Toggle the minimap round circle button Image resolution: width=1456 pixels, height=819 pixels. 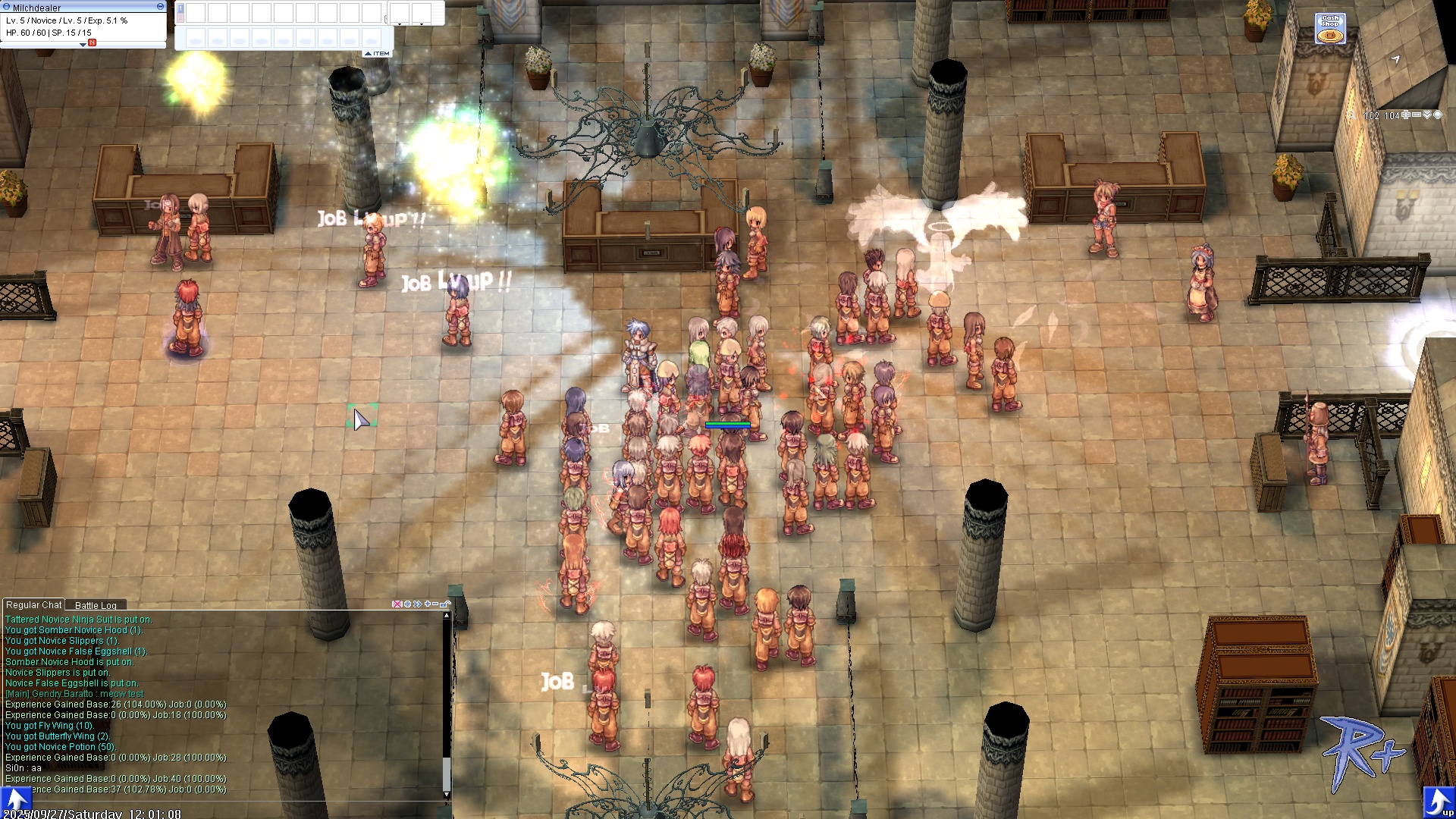tap(1438, 115)
